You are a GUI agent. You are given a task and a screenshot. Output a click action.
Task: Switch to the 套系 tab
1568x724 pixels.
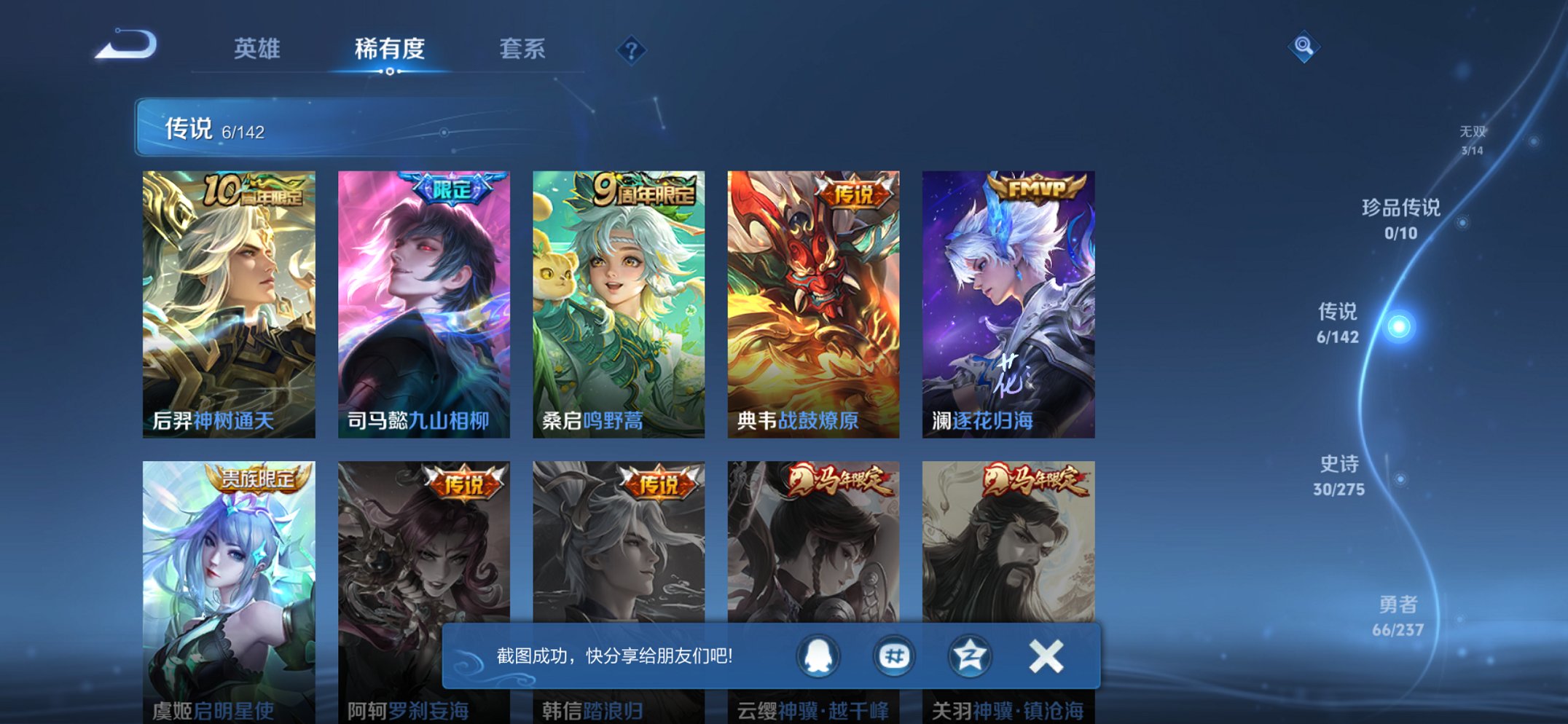point(522,48)
